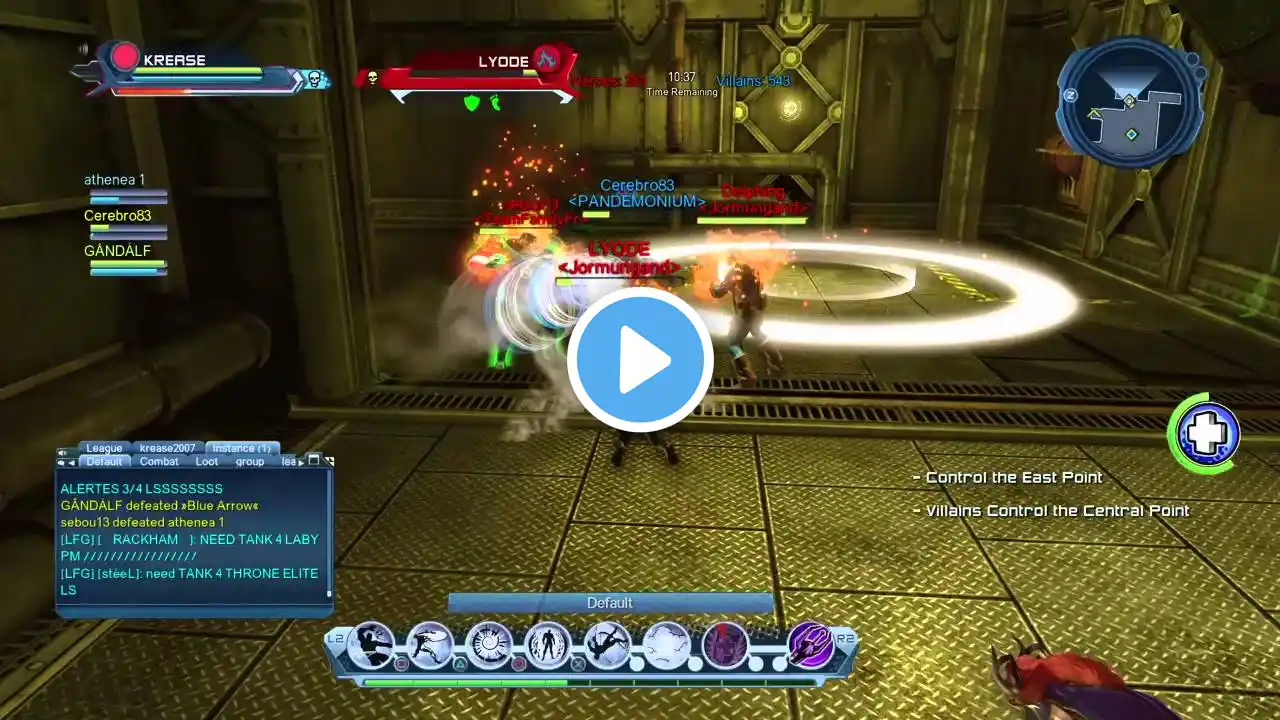1280x720 pixels.
Task: Select Cerebro83 in the group list
Action: click(x=118, y=216)
